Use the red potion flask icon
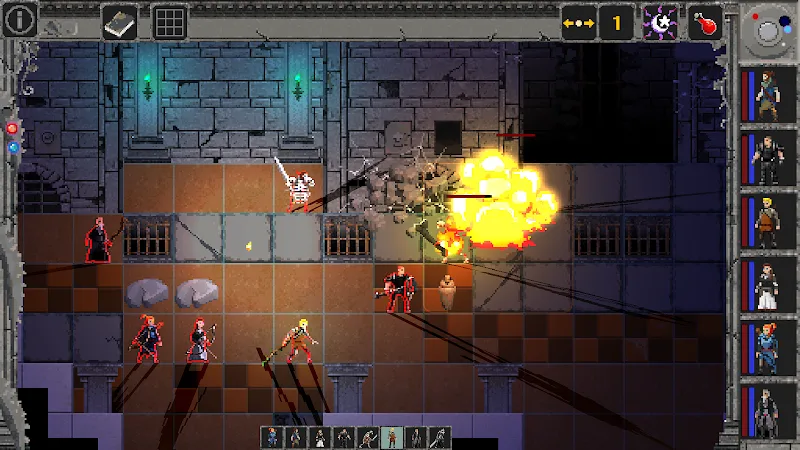This screenshot has height=450, width=800. pos(706,21)
